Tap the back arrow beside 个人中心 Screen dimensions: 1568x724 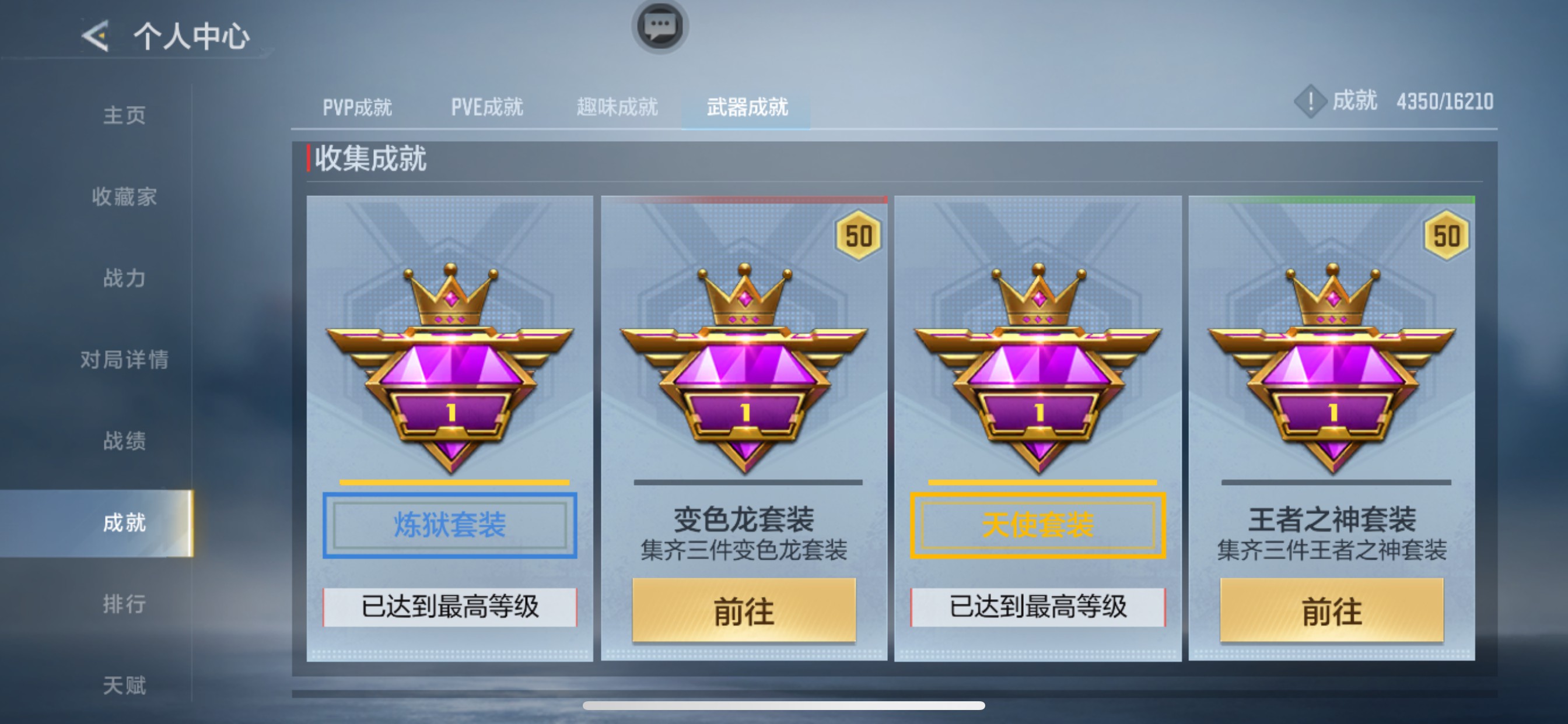coord(94,36)
